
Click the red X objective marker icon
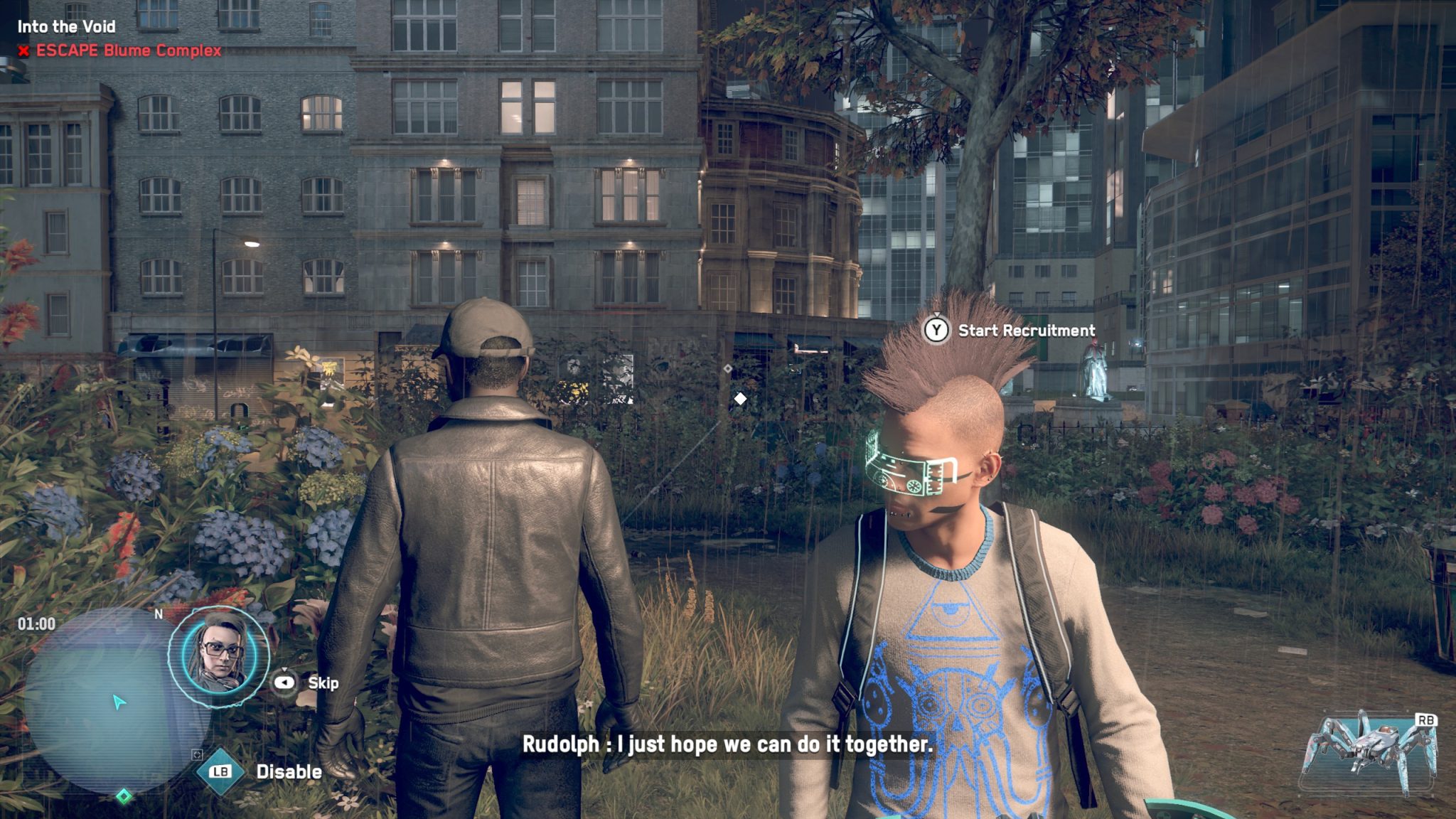(23, 51)
